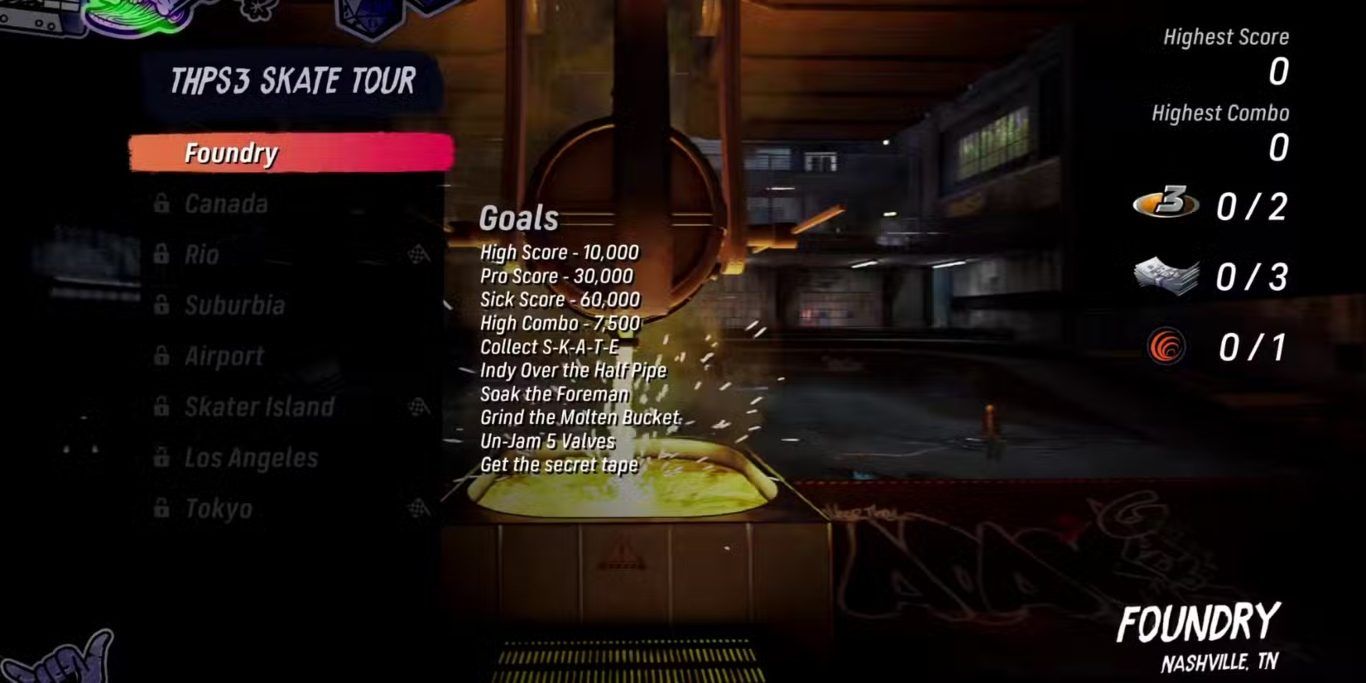Select the locked Rio level
This screenshot has width=1366, height=683.
point(202,255)
